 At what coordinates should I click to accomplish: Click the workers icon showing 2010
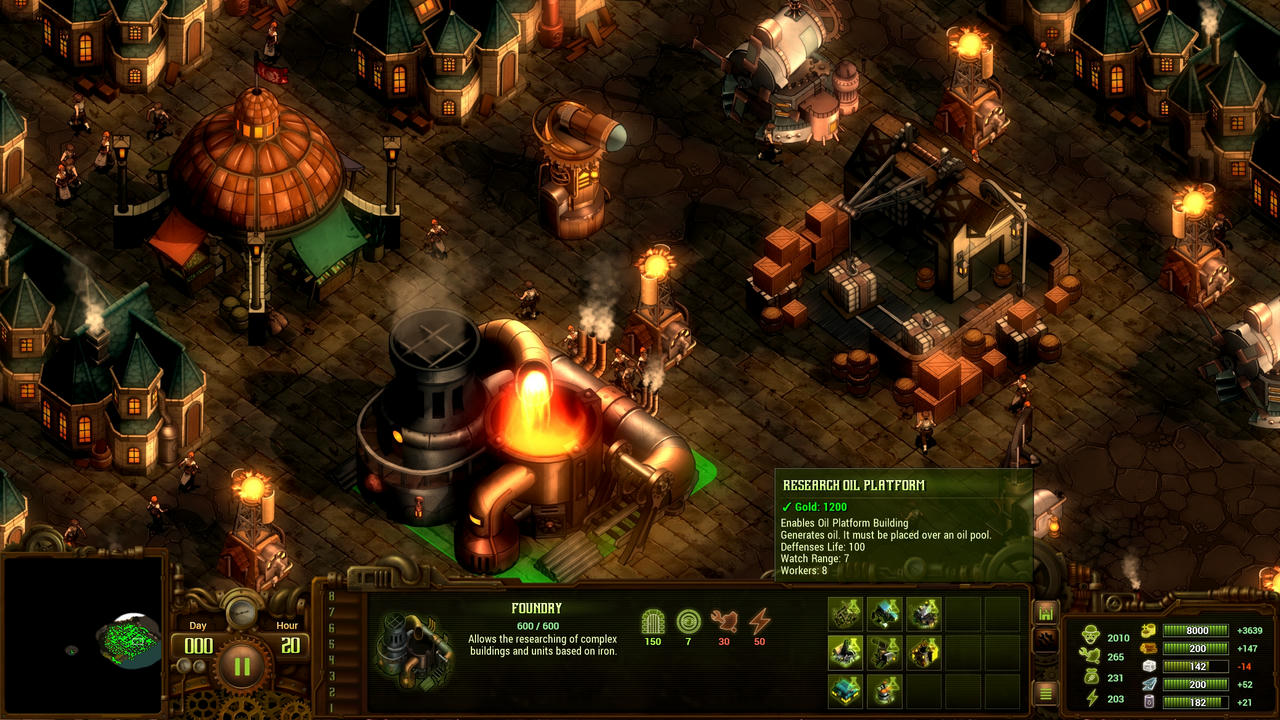pos(1090,635)
